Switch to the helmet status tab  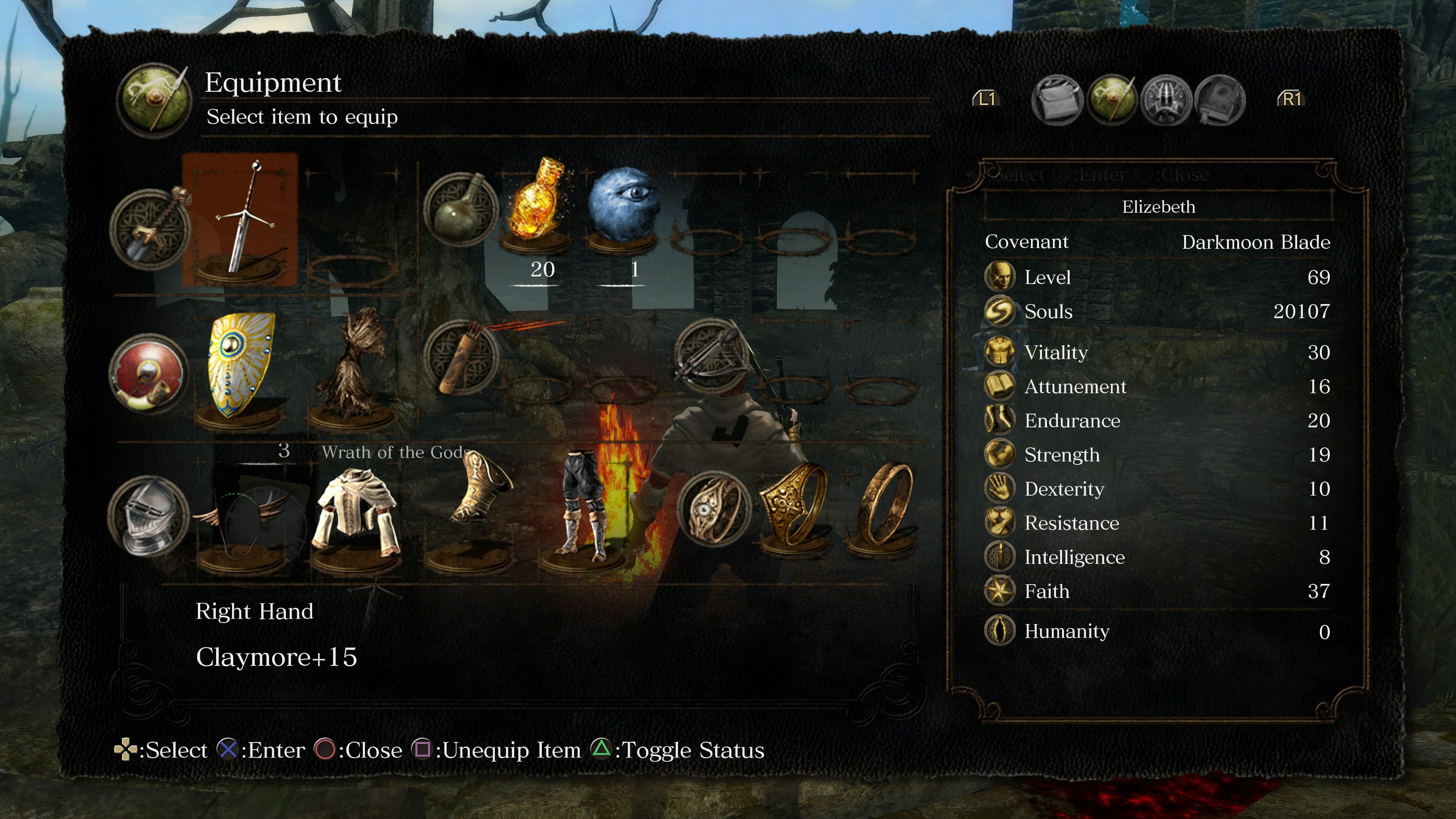tap(1166, 99)
